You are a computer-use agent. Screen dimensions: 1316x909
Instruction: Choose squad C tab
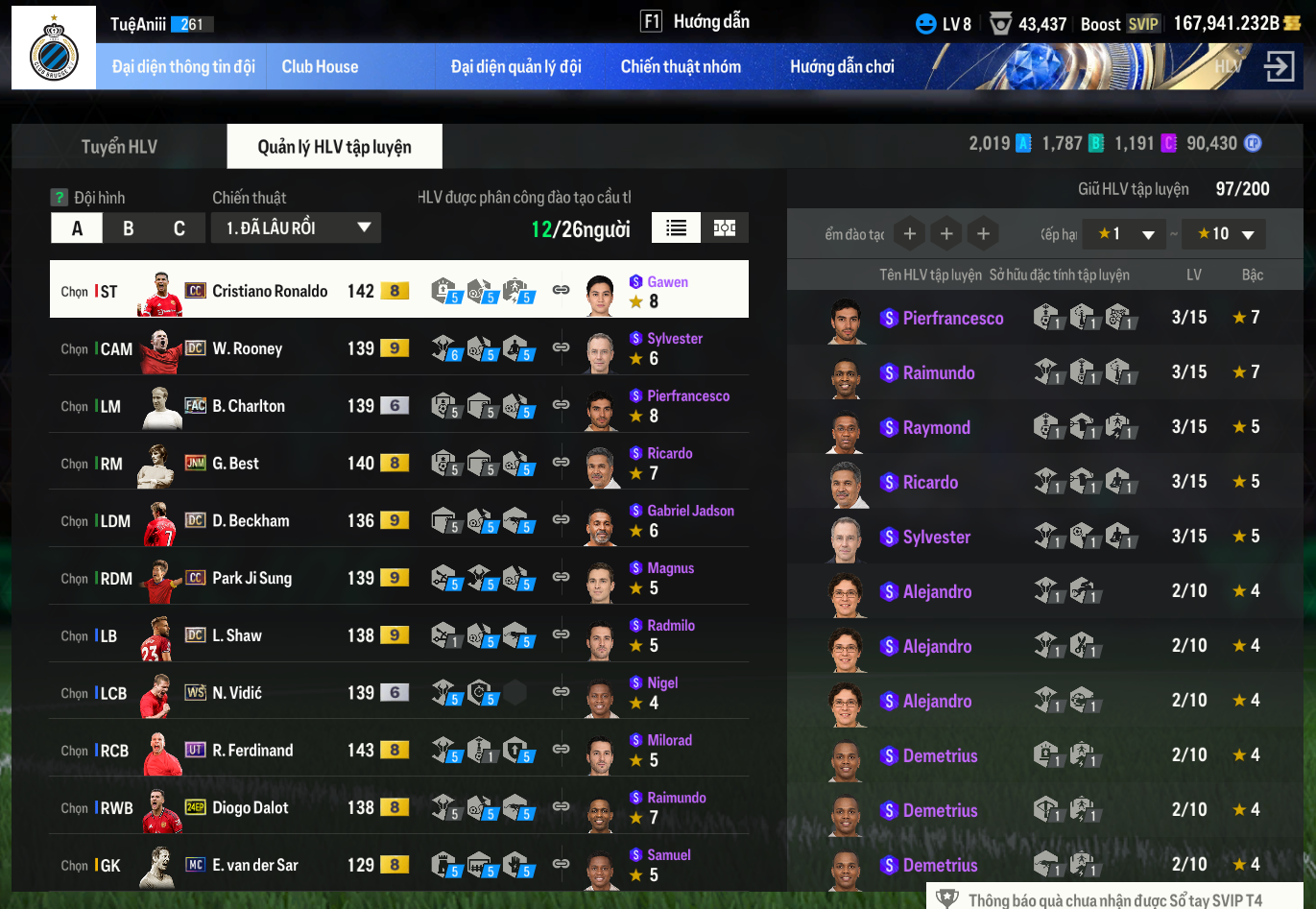click(x=179, y=228)
